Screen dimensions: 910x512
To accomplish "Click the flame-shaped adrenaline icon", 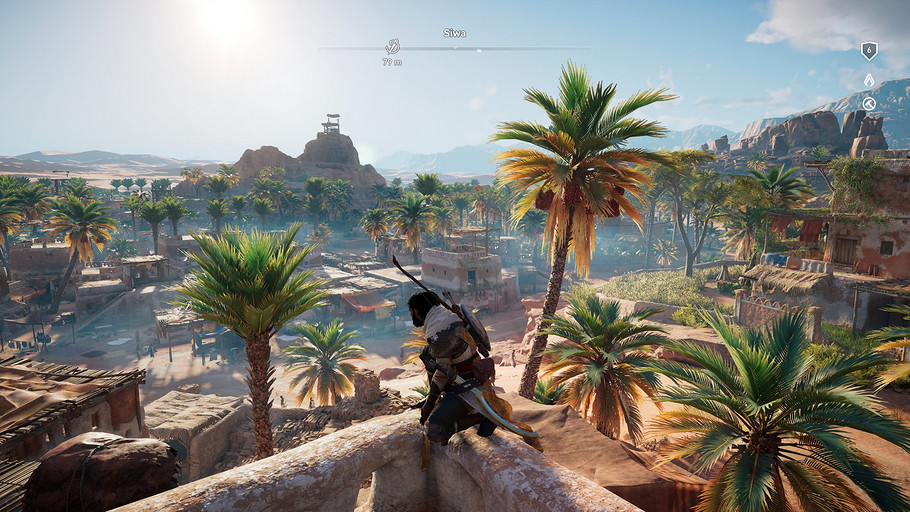I will click(869, 80).
